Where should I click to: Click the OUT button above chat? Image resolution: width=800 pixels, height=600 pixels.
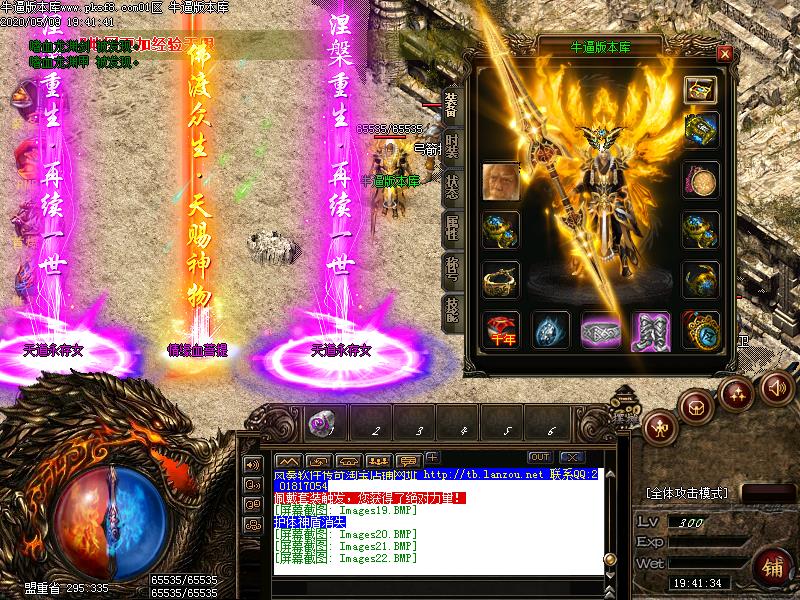click(x=539, y=458)
